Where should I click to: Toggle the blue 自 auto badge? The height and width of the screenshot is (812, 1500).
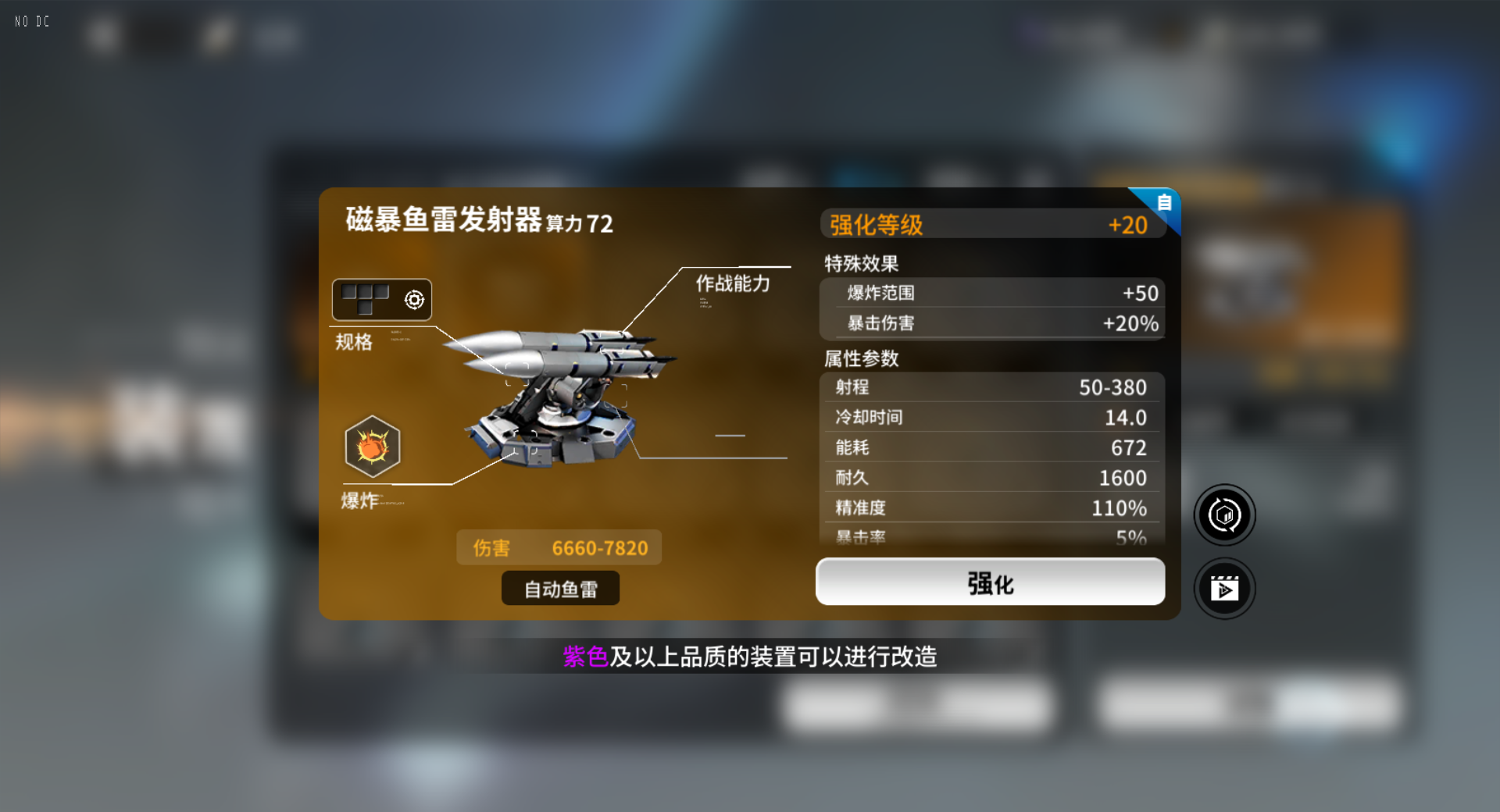(1163, 202)
